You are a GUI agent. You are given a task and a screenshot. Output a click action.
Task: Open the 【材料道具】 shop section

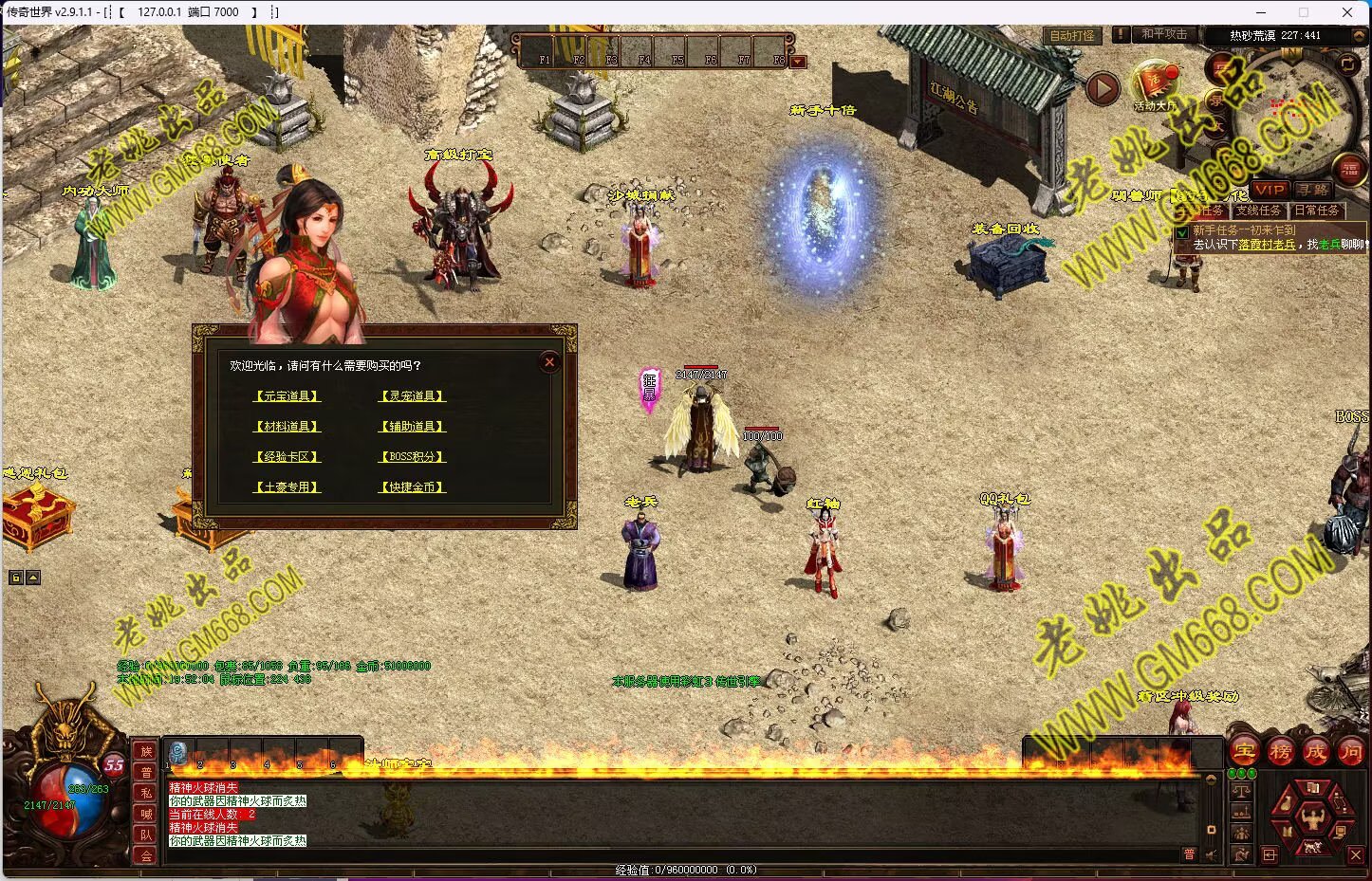click(287, 427)
